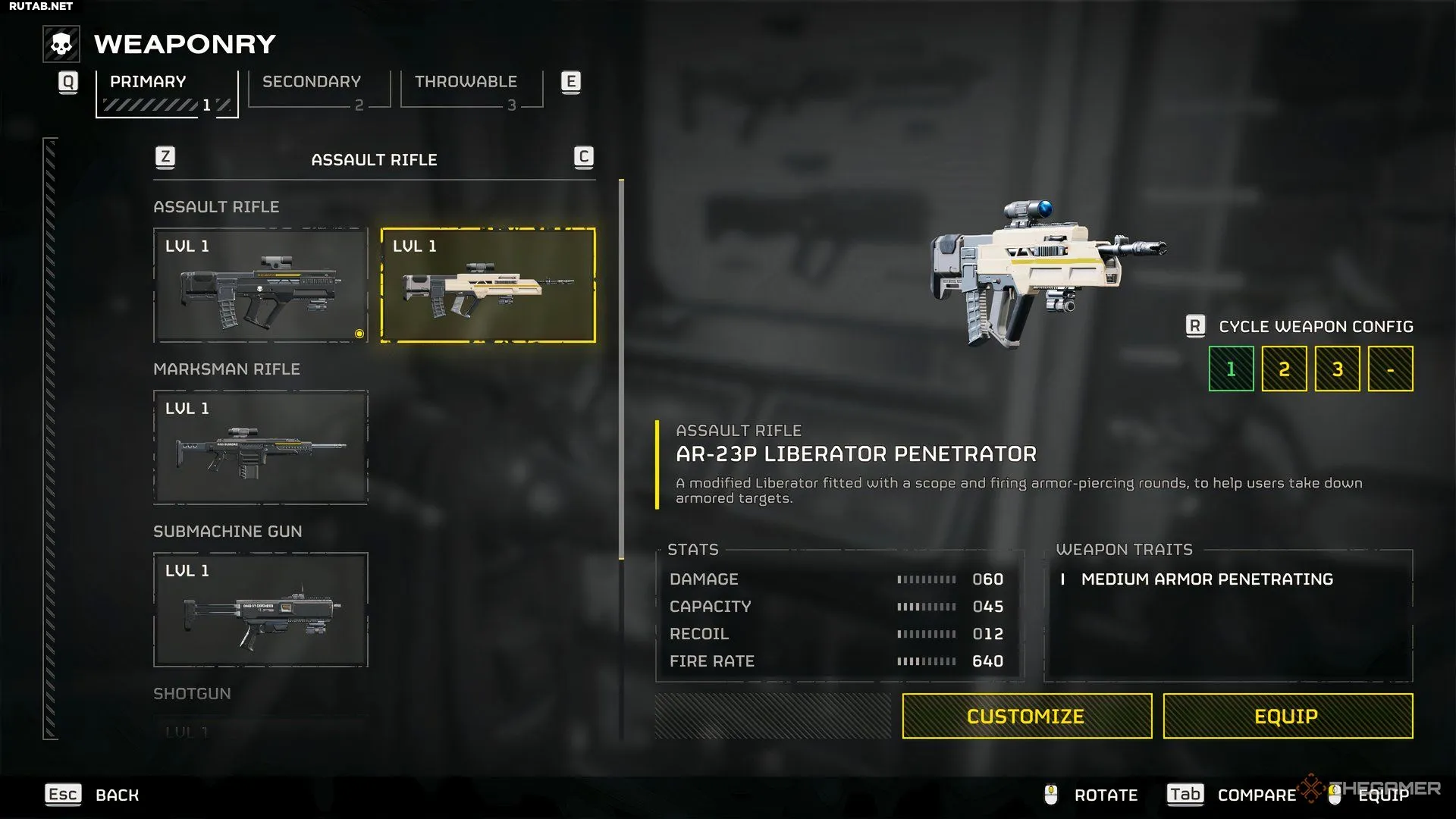Activate weapon config 3

coord(1337,369)
